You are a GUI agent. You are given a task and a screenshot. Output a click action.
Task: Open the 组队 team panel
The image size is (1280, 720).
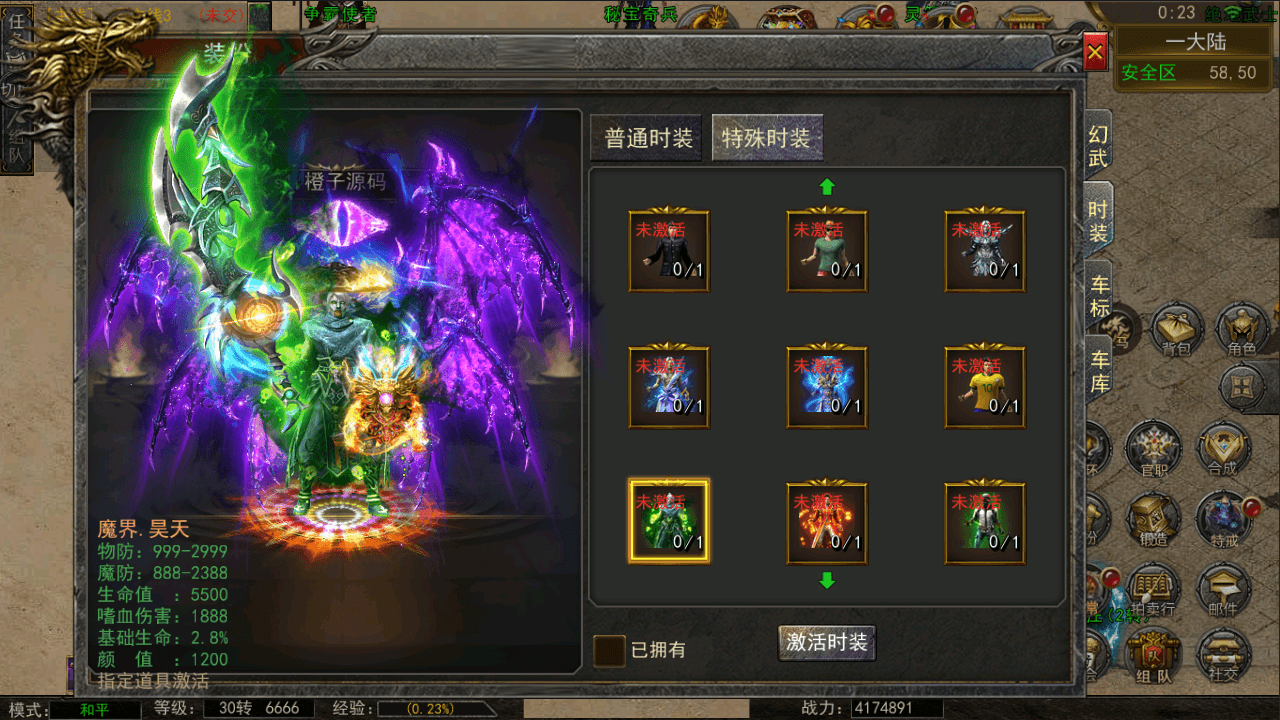[x=1151, y=655]
